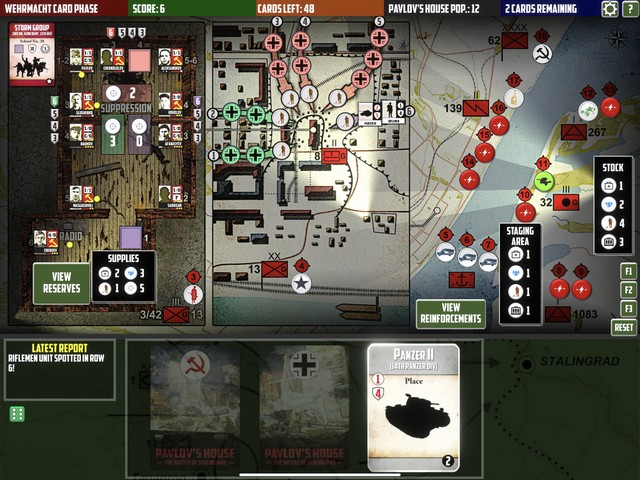This screenshot has height=480, width=640.
Task: Open the green dice icon
Action: tap(17, 414)
